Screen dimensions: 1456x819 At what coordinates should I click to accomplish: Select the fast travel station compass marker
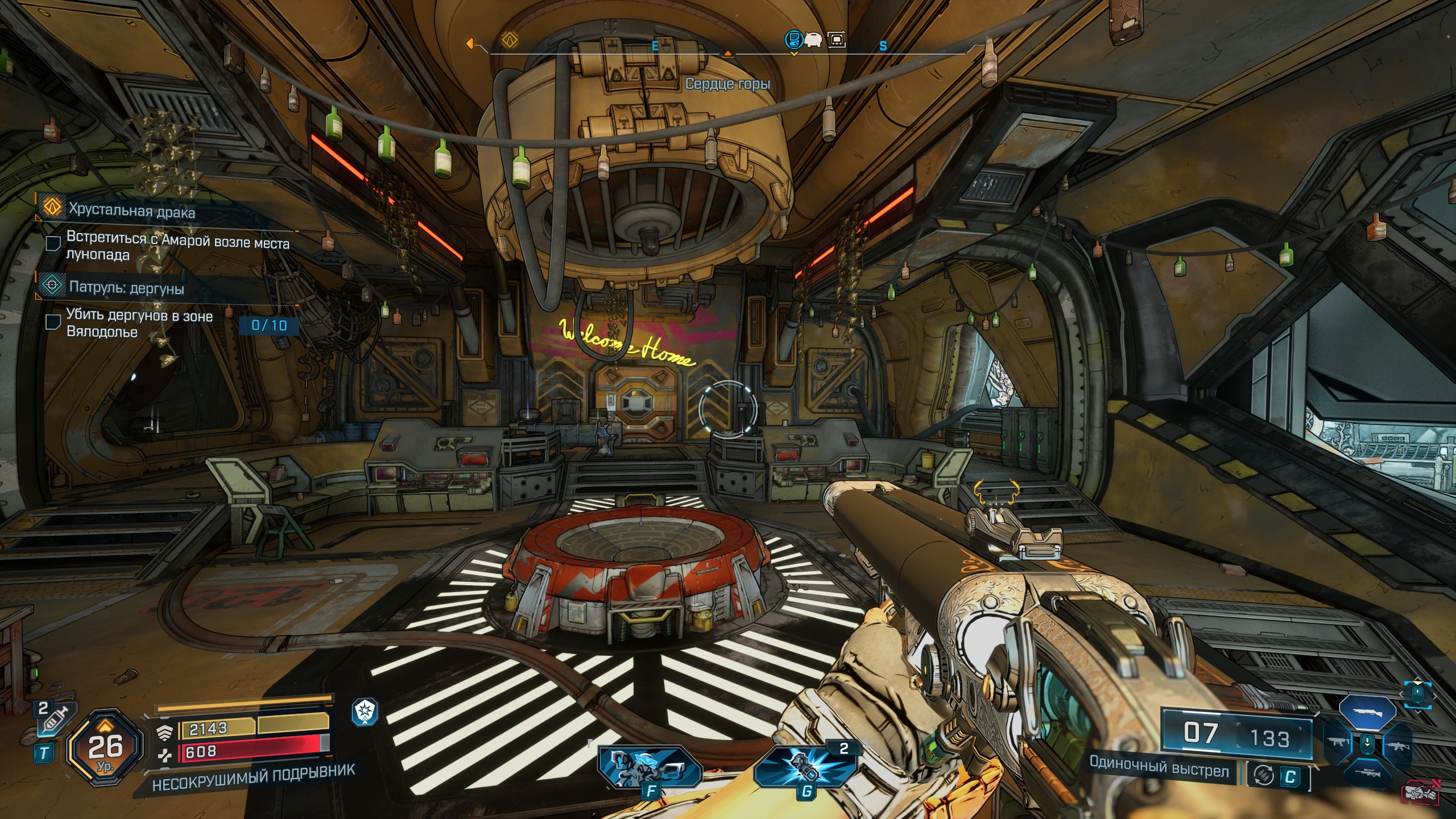(836, 40)
